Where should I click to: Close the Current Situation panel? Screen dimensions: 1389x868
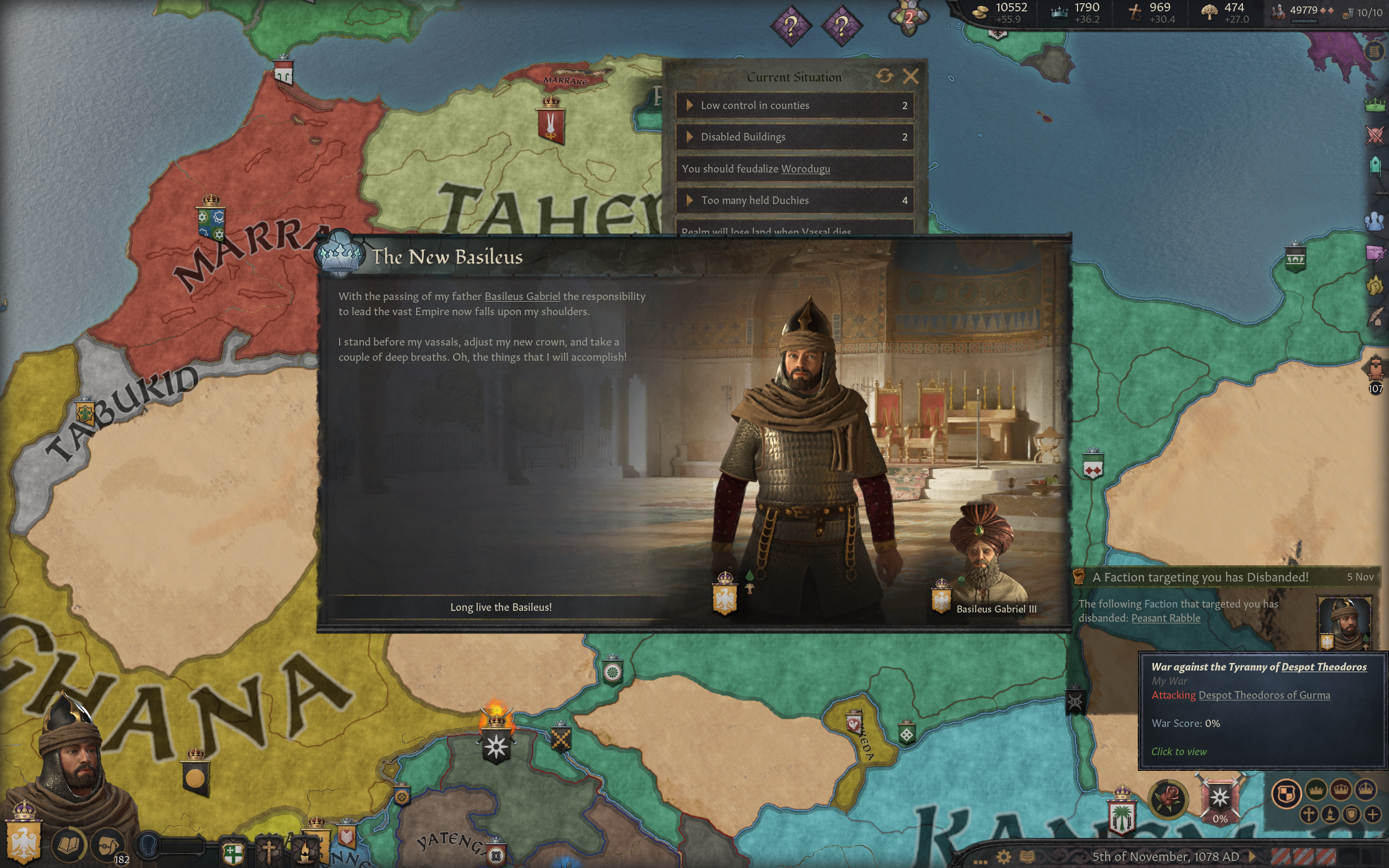pos(910,76)
